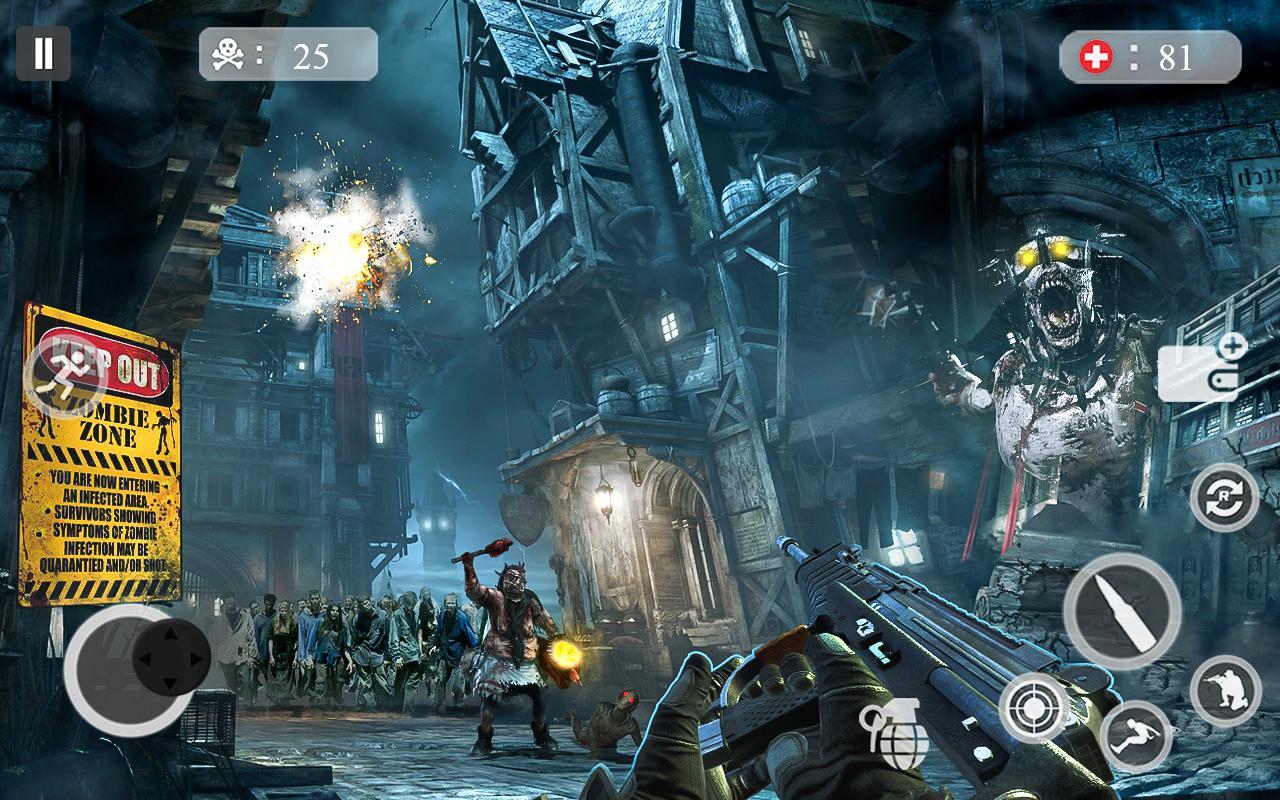Image resolution: width=1280 pixels, height=800 pixels.
Task: Touch the virtual movement joystick
Action: (x=171, y=658)
